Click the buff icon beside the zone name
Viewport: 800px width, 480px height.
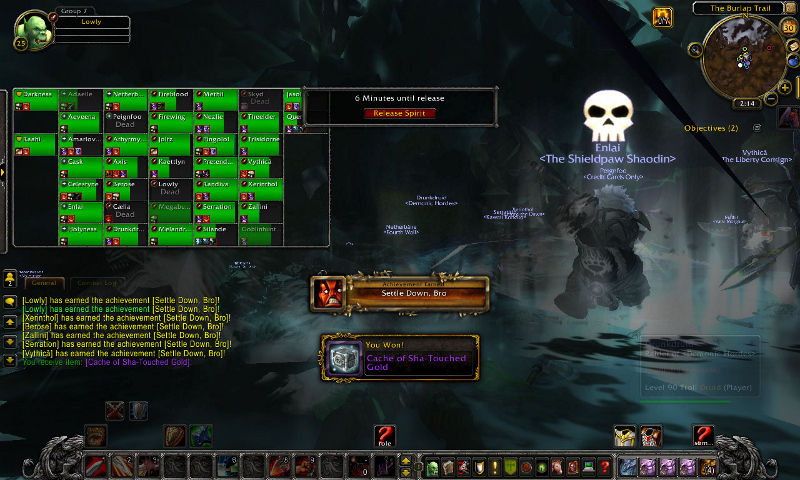pos(663,17)
